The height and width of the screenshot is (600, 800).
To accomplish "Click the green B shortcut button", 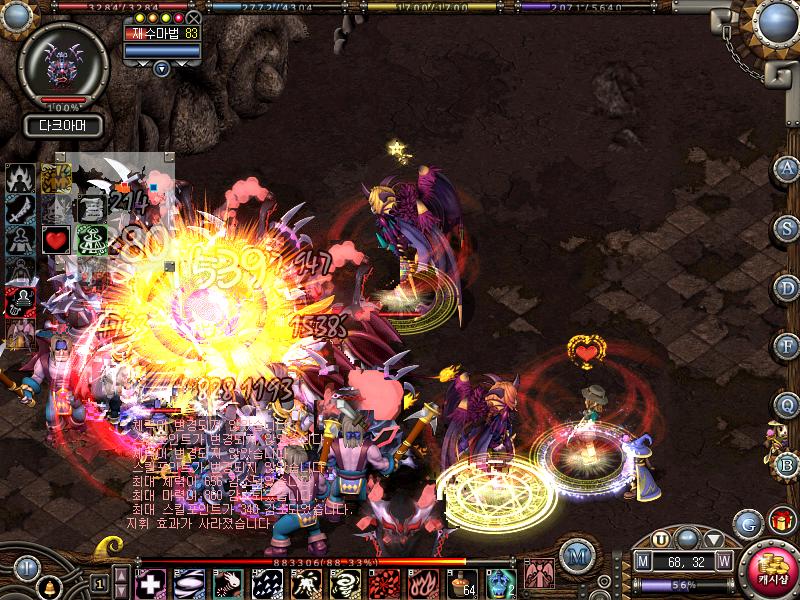I will [x=787, y=464].
